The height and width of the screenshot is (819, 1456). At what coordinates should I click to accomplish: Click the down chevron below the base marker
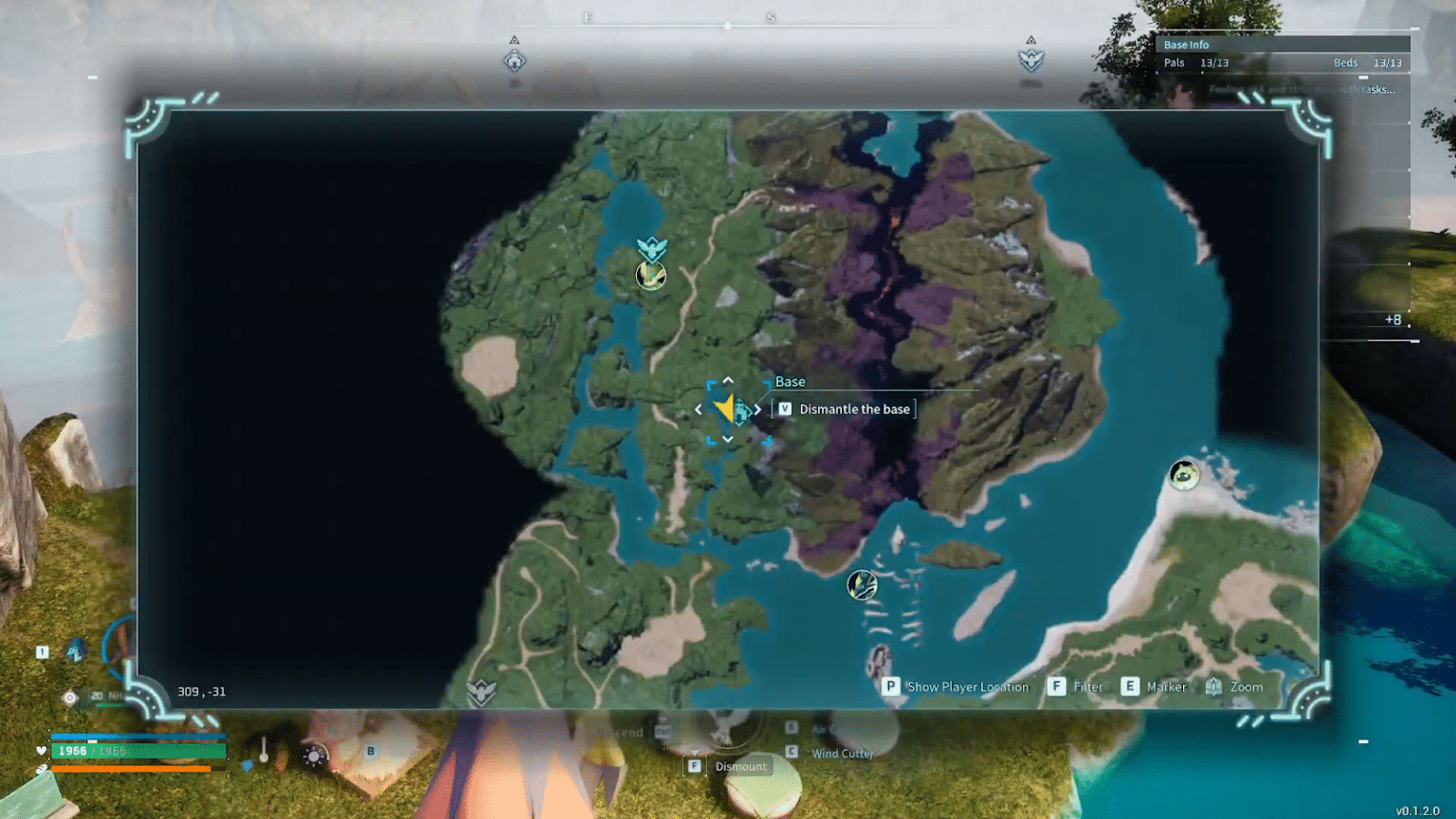point(727,441)
